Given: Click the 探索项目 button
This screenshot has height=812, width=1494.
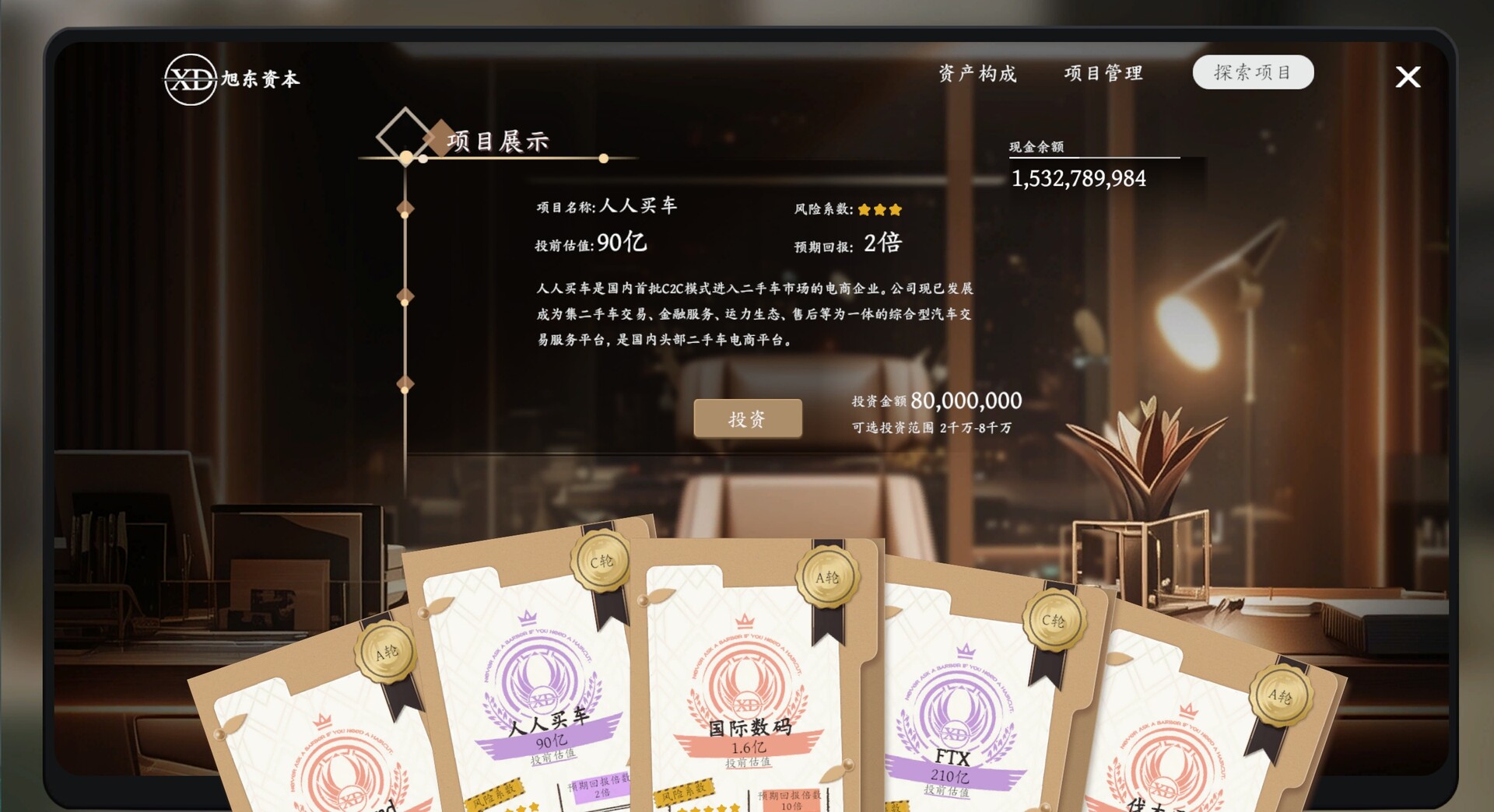Looking at the screenshot, I should click(1254, 72).
